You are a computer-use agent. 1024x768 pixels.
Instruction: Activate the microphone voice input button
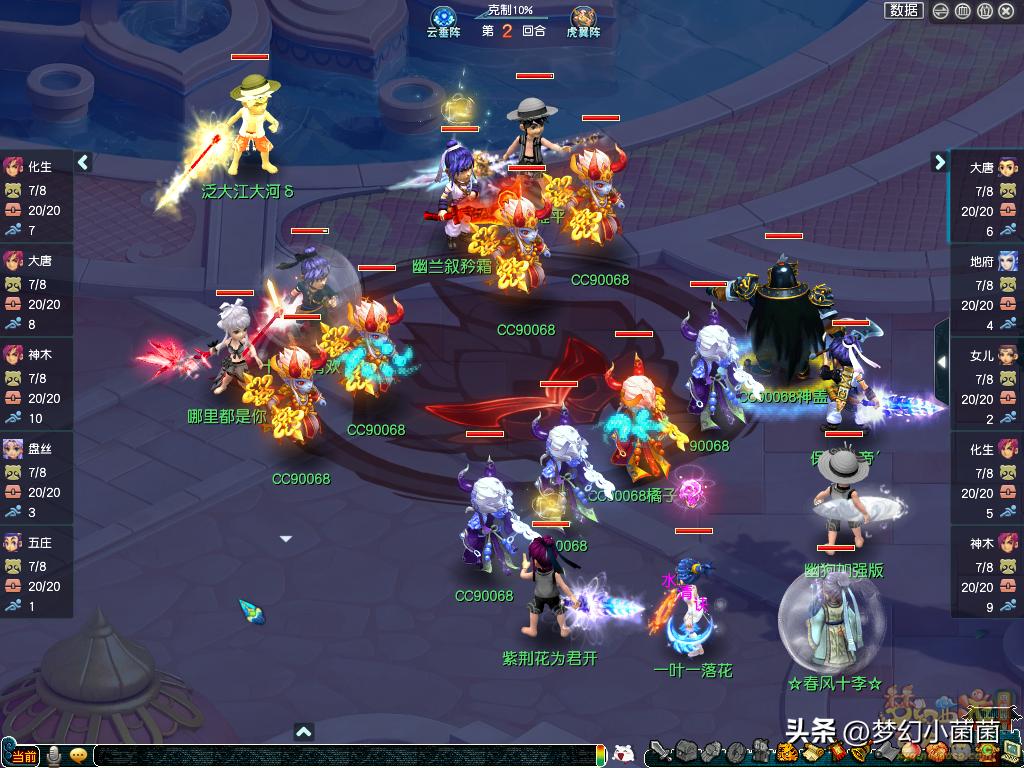tap(54, 755)
